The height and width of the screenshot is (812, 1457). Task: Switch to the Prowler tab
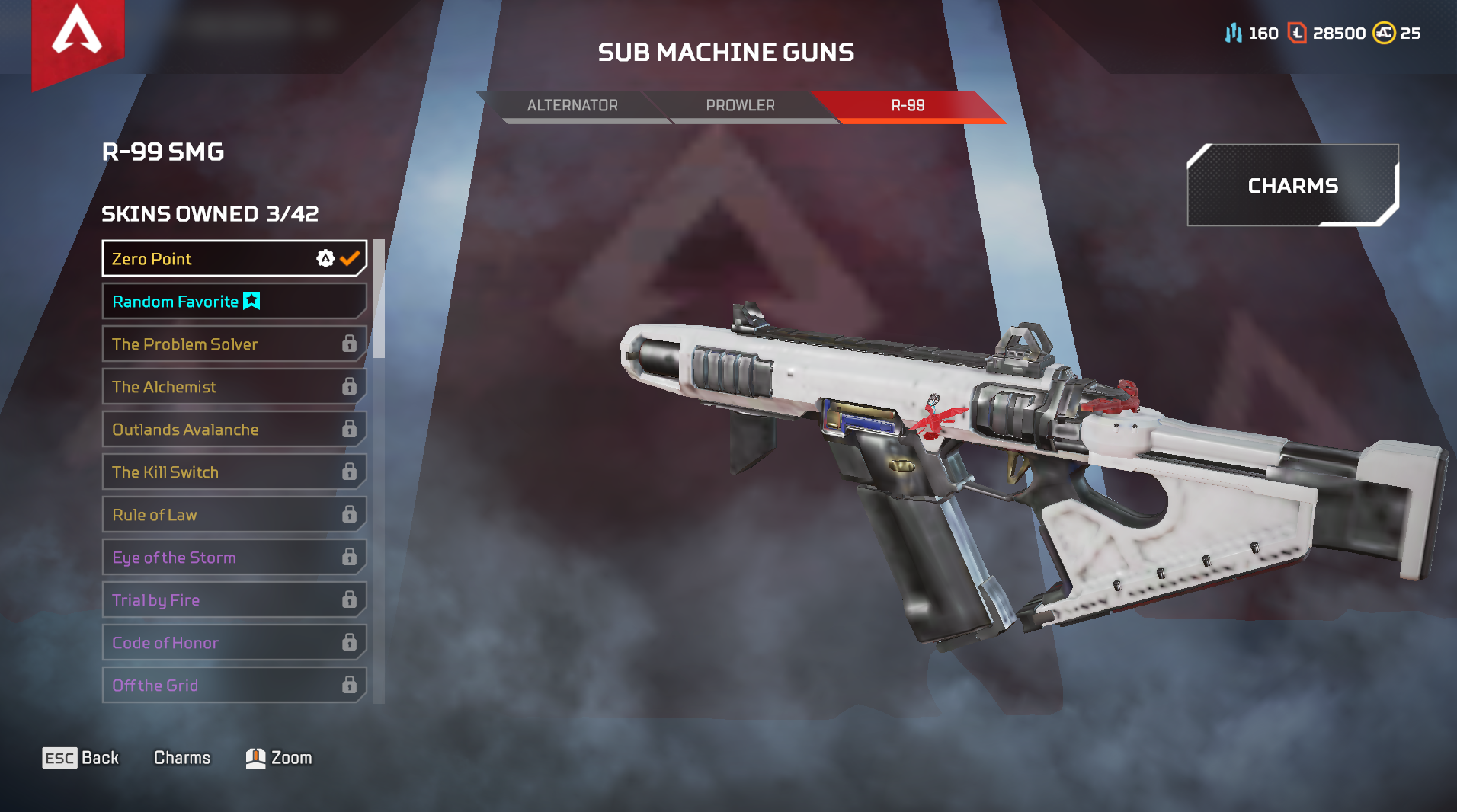coord(740,105)
